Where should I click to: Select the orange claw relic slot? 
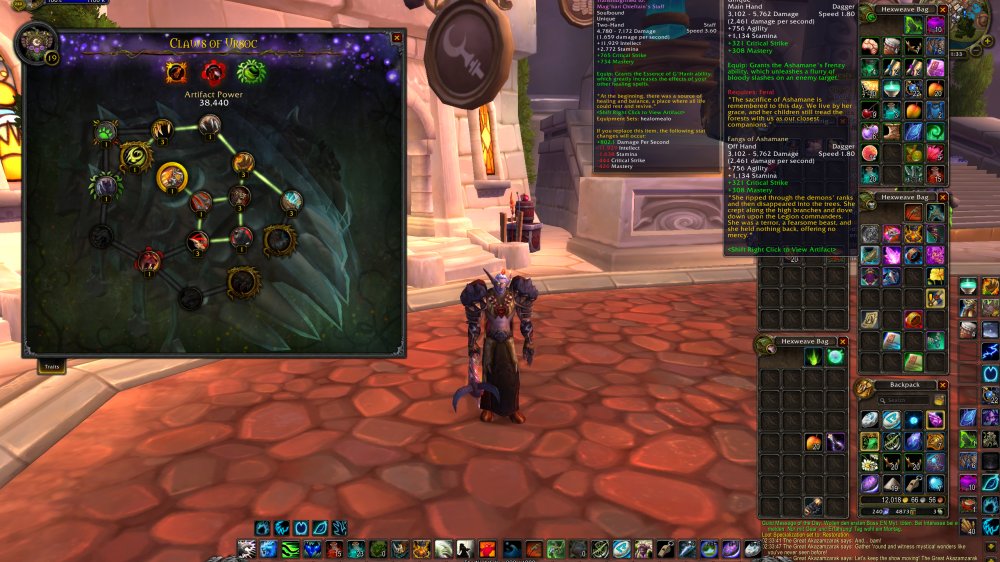point(177,72)
